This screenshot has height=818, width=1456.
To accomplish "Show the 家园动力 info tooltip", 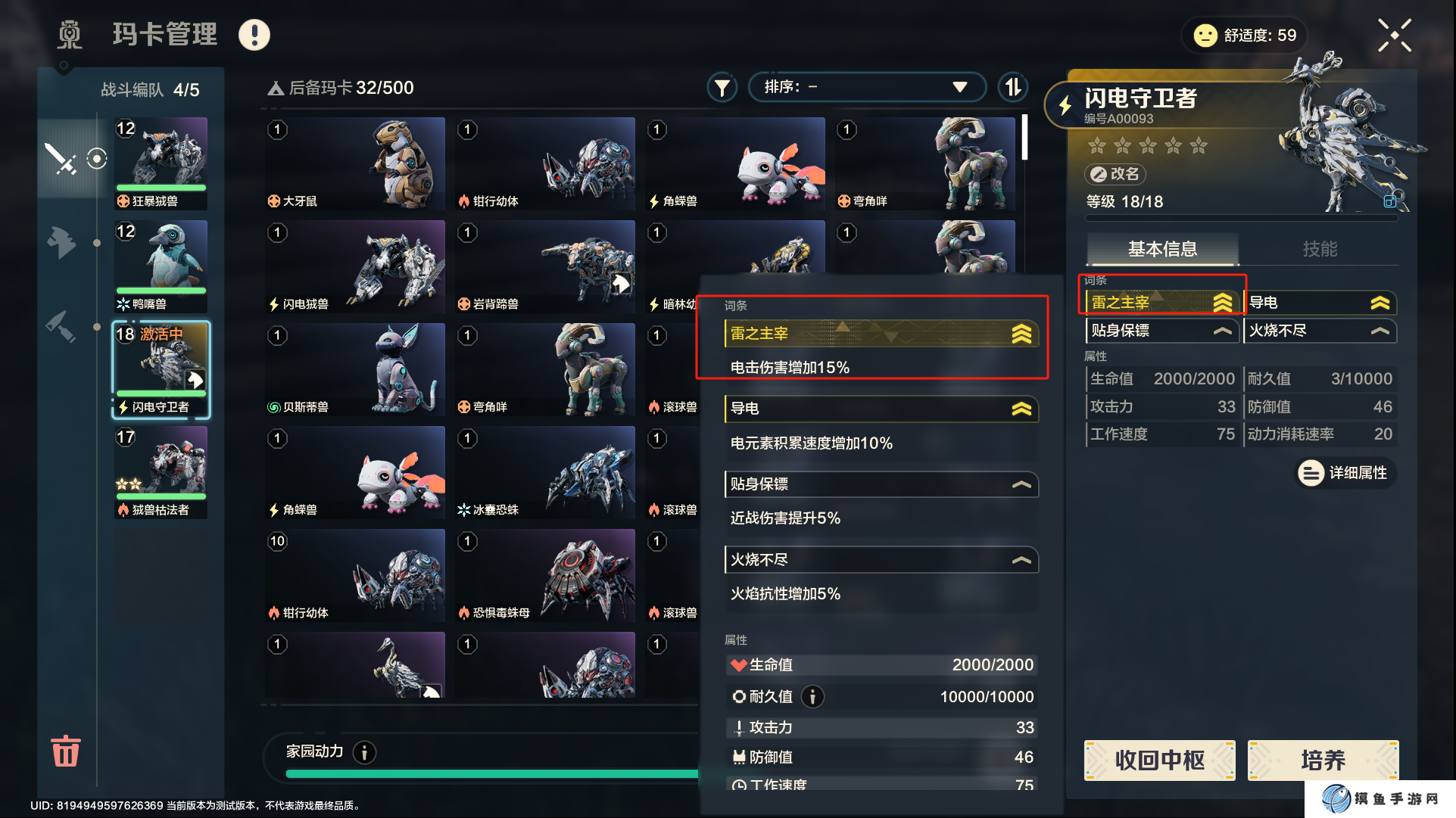I will tap(365, 752).
